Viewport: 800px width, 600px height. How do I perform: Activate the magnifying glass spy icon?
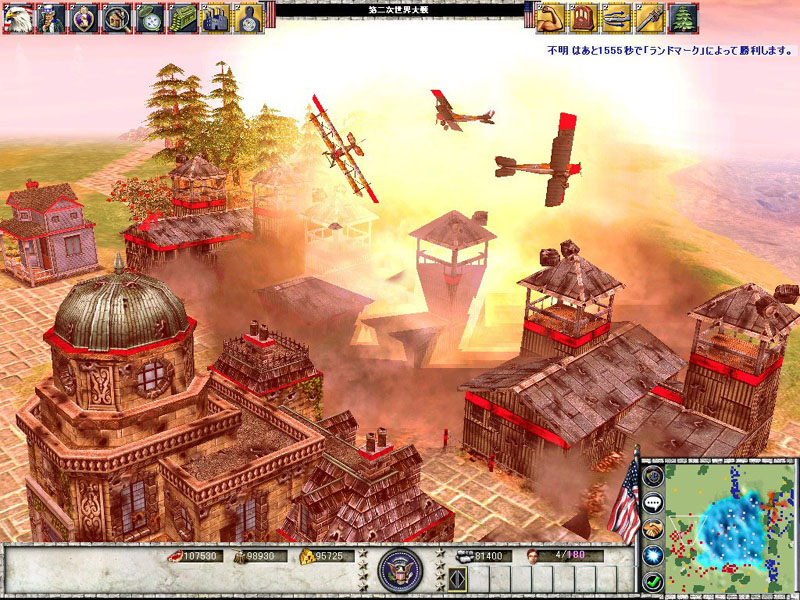pos(118,16)
